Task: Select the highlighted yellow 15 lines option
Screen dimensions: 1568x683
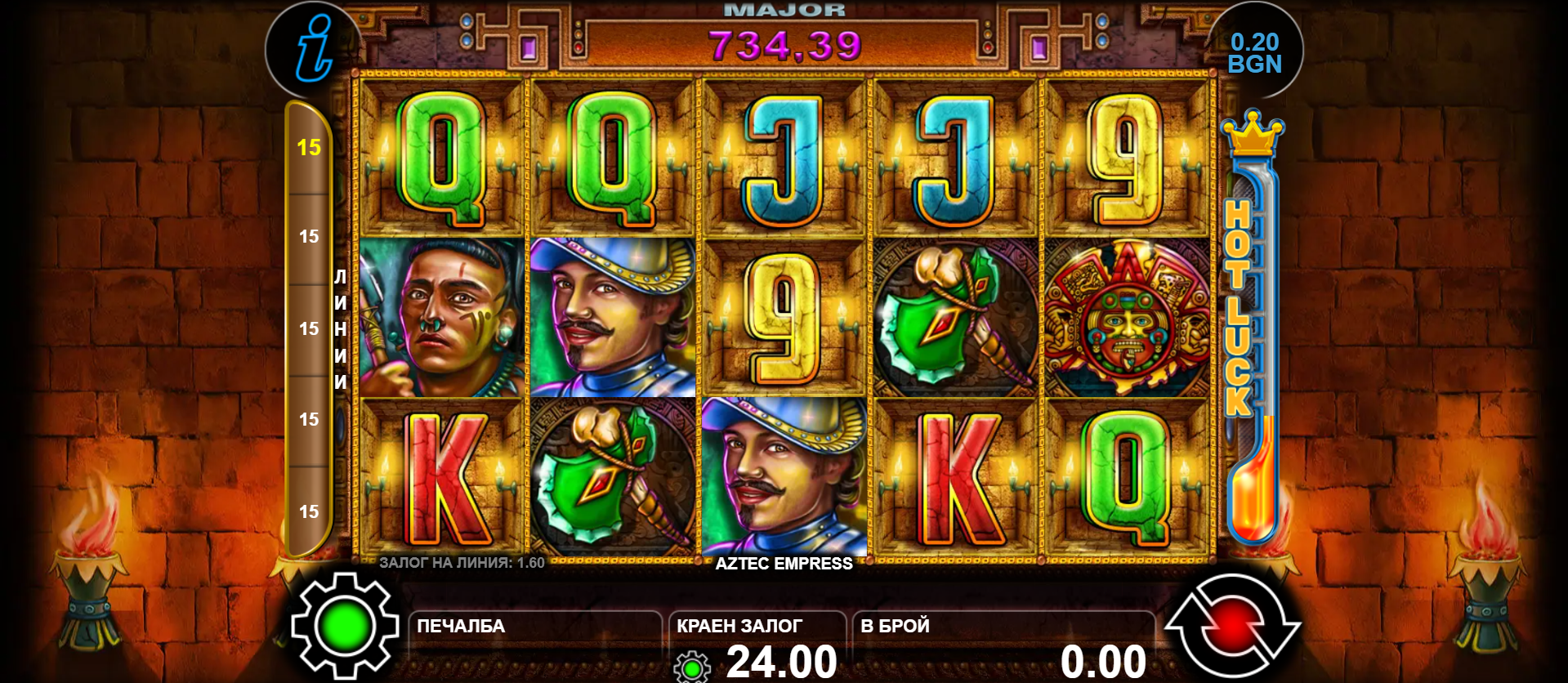Action: click(x=309, y=148)
